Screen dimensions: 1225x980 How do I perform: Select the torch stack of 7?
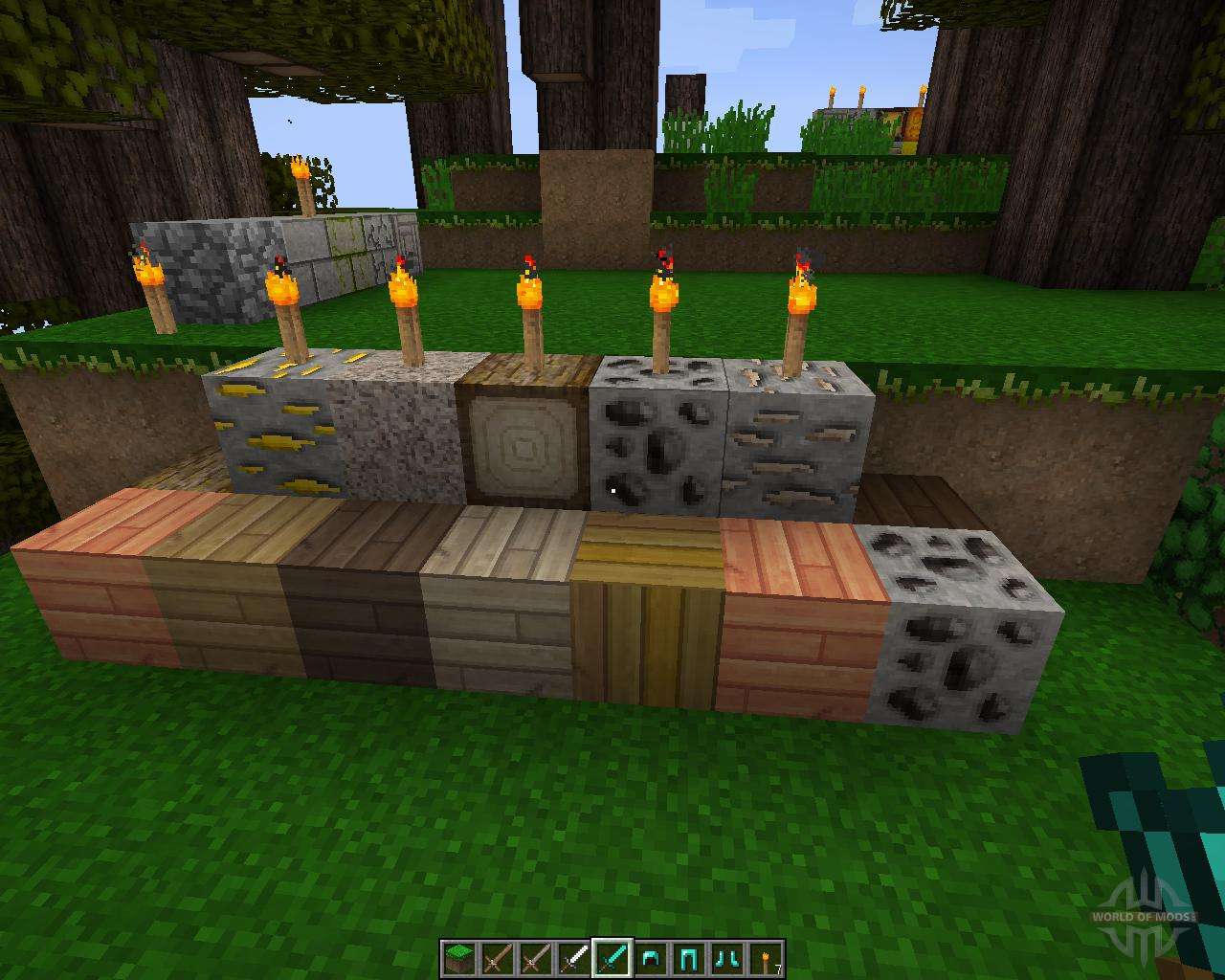pos(766,958)
